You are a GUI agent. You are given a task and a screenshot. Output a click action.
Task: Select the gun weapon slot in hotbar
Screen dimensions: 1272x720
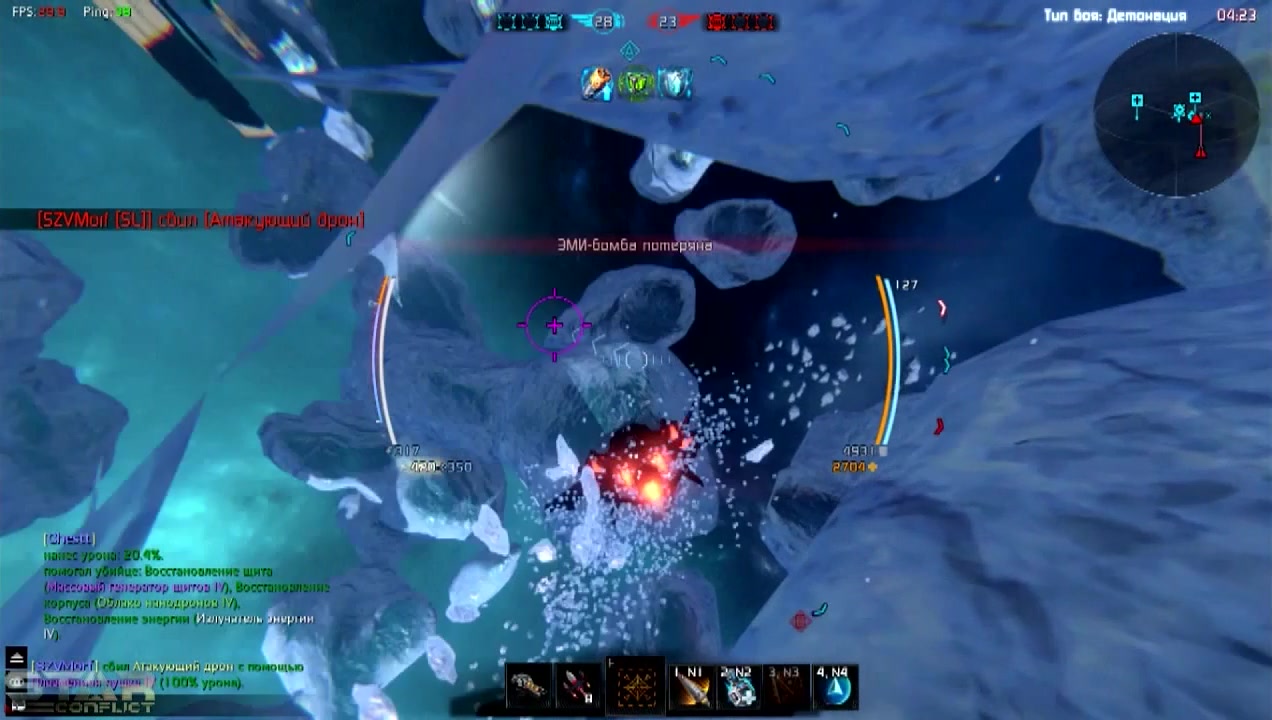(529, 688)
